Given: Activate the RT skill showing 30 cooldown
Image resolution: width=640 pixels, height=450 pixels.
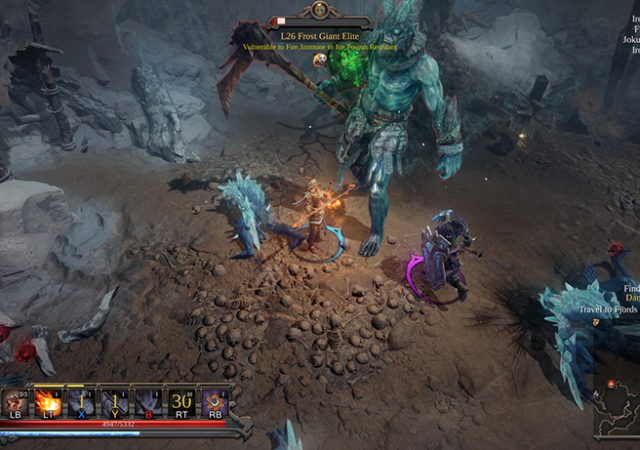Looking at the screenshot, I should point(181,401).
